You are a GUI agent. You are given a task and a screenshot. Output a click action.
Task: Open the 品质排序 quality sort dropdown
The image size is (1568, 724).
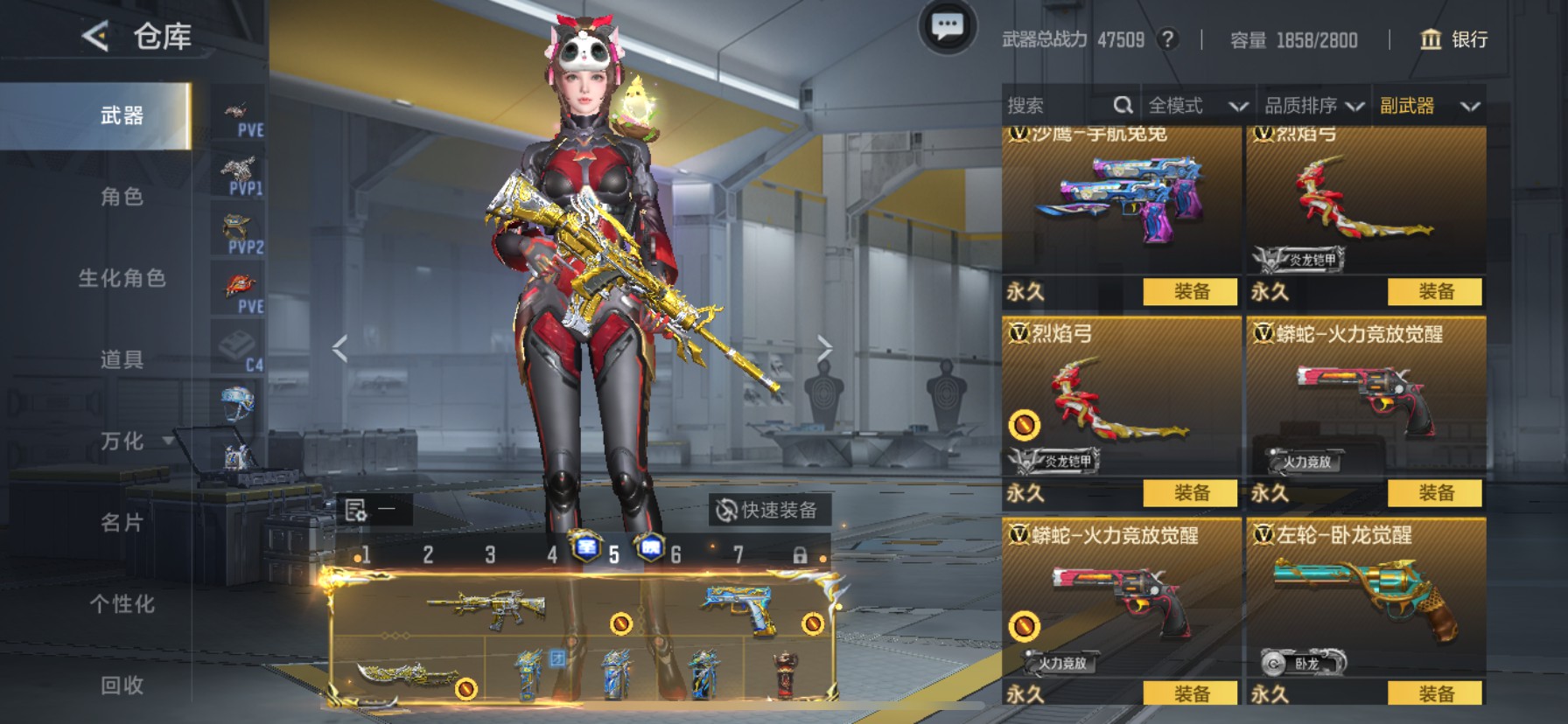[1313, 106]
